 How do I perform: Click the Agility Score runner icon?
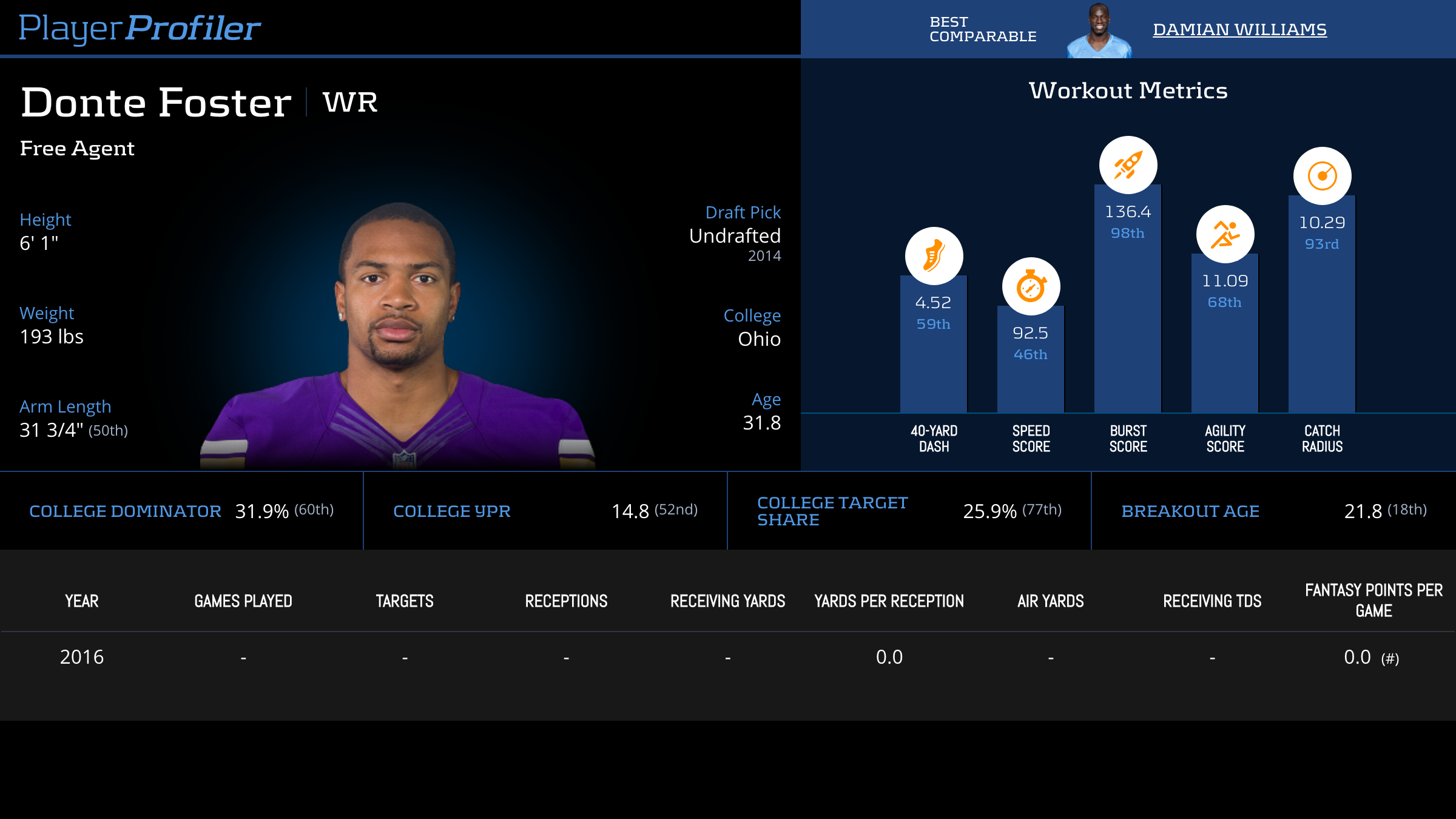pos(1225,234)
